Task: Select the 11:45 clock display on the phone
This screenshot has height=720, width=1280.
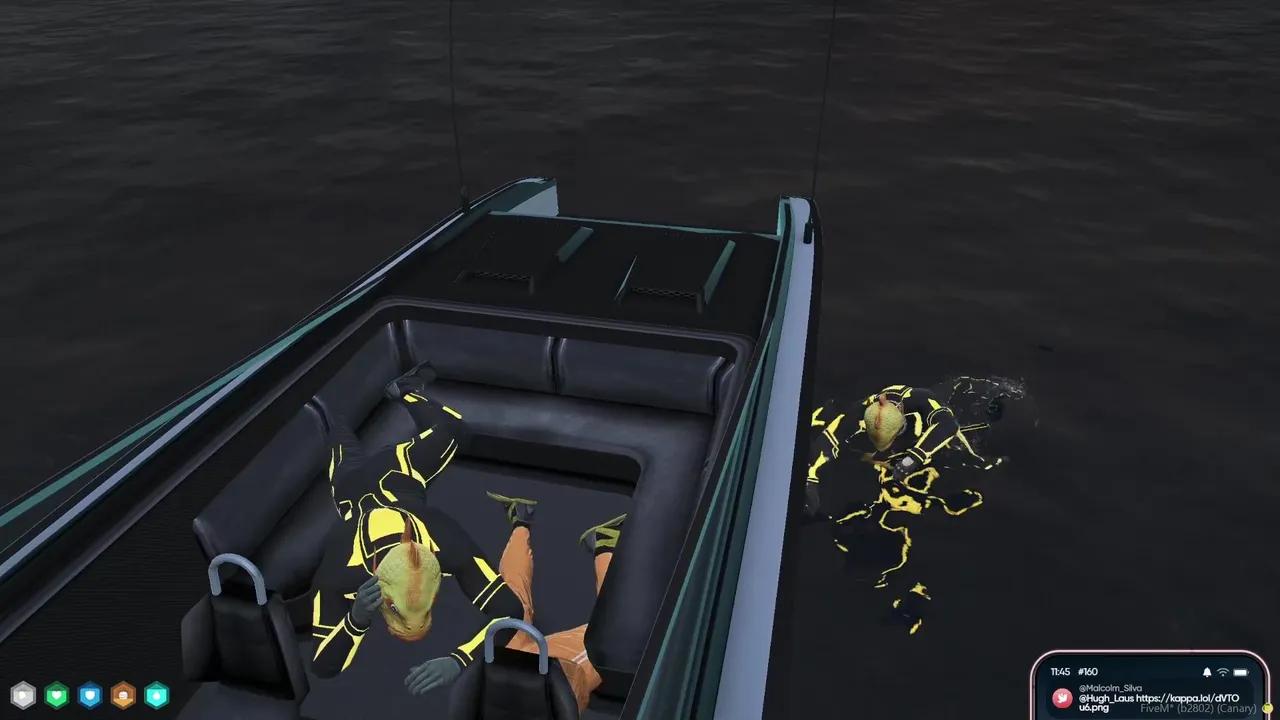Action: [1061, 671]
